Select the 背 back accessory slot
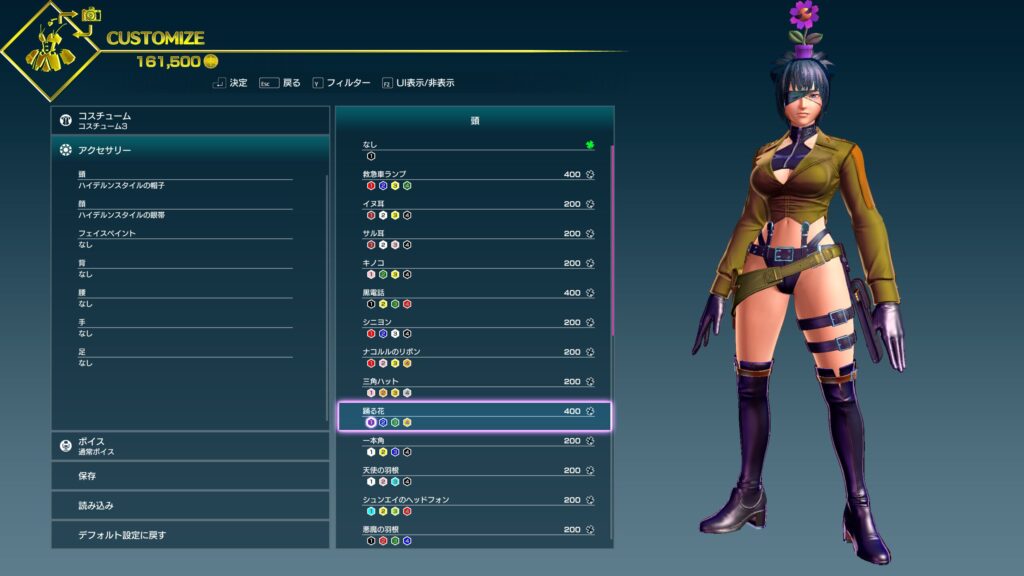Viewport: 1024px width, 576px height. [x=185, y=268]
